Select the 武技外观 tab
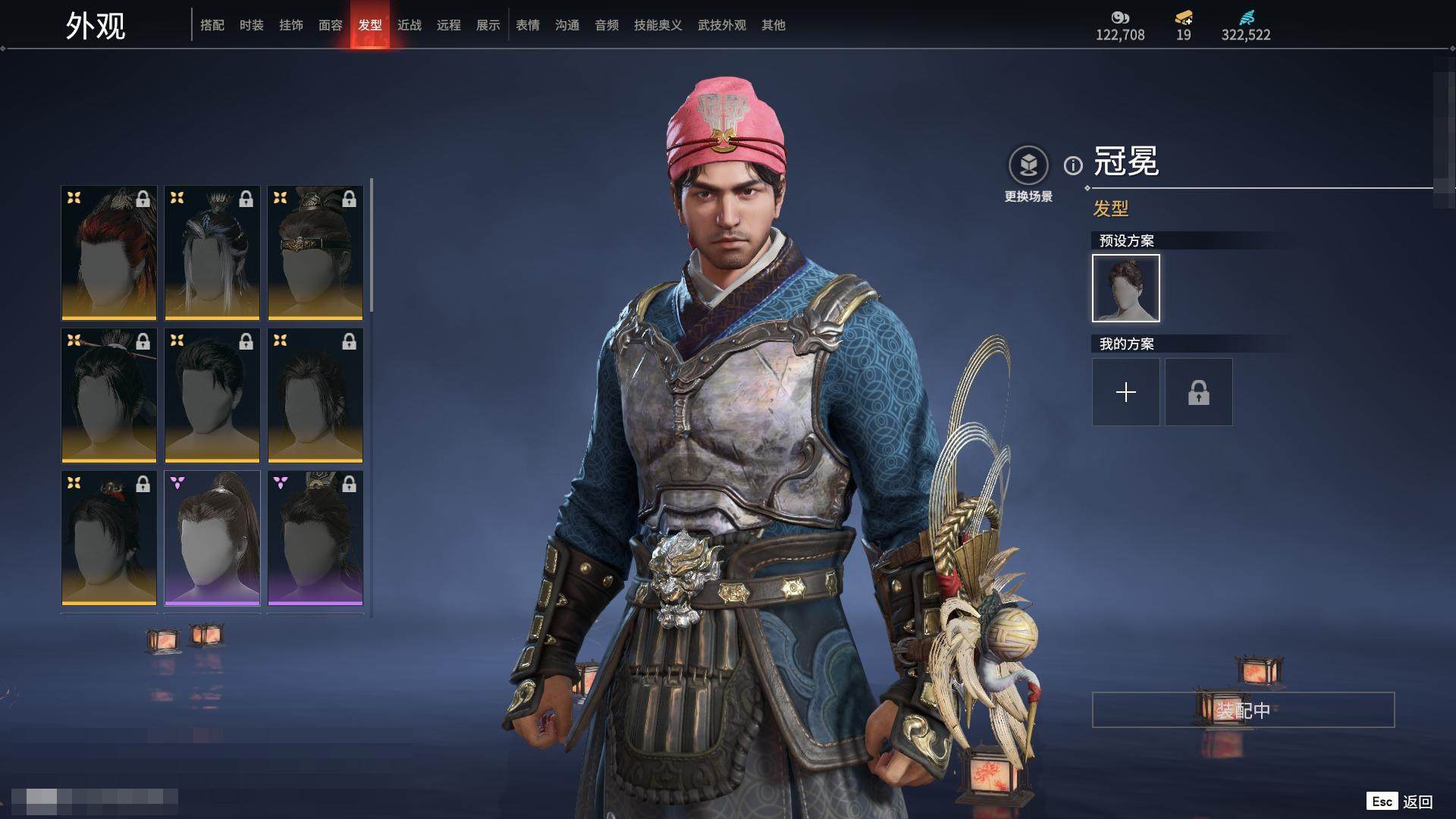 click(x=722, y=25)
